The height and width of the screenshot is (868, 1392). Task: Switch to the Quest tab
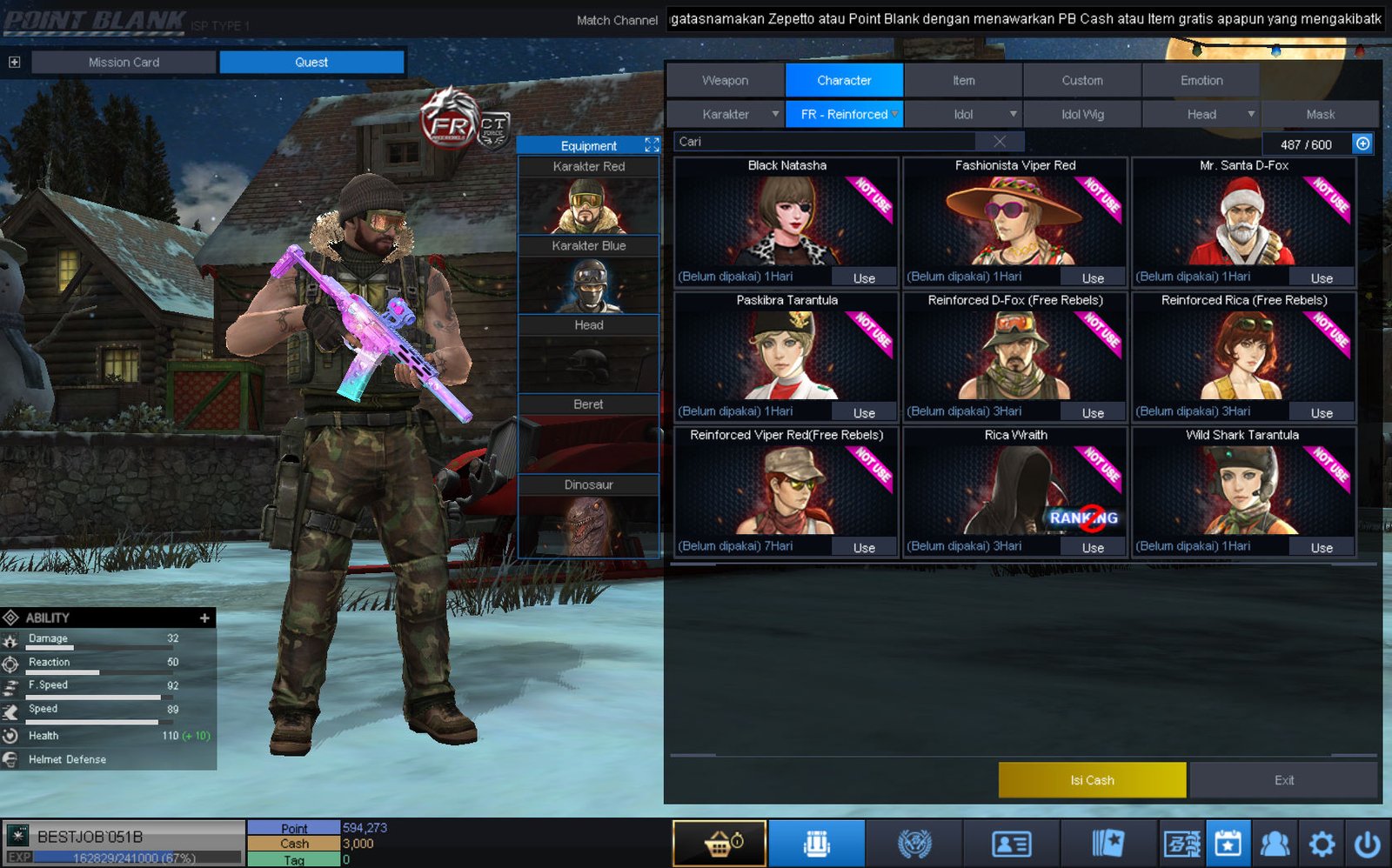pyautogui.click(x=311, y=62)
